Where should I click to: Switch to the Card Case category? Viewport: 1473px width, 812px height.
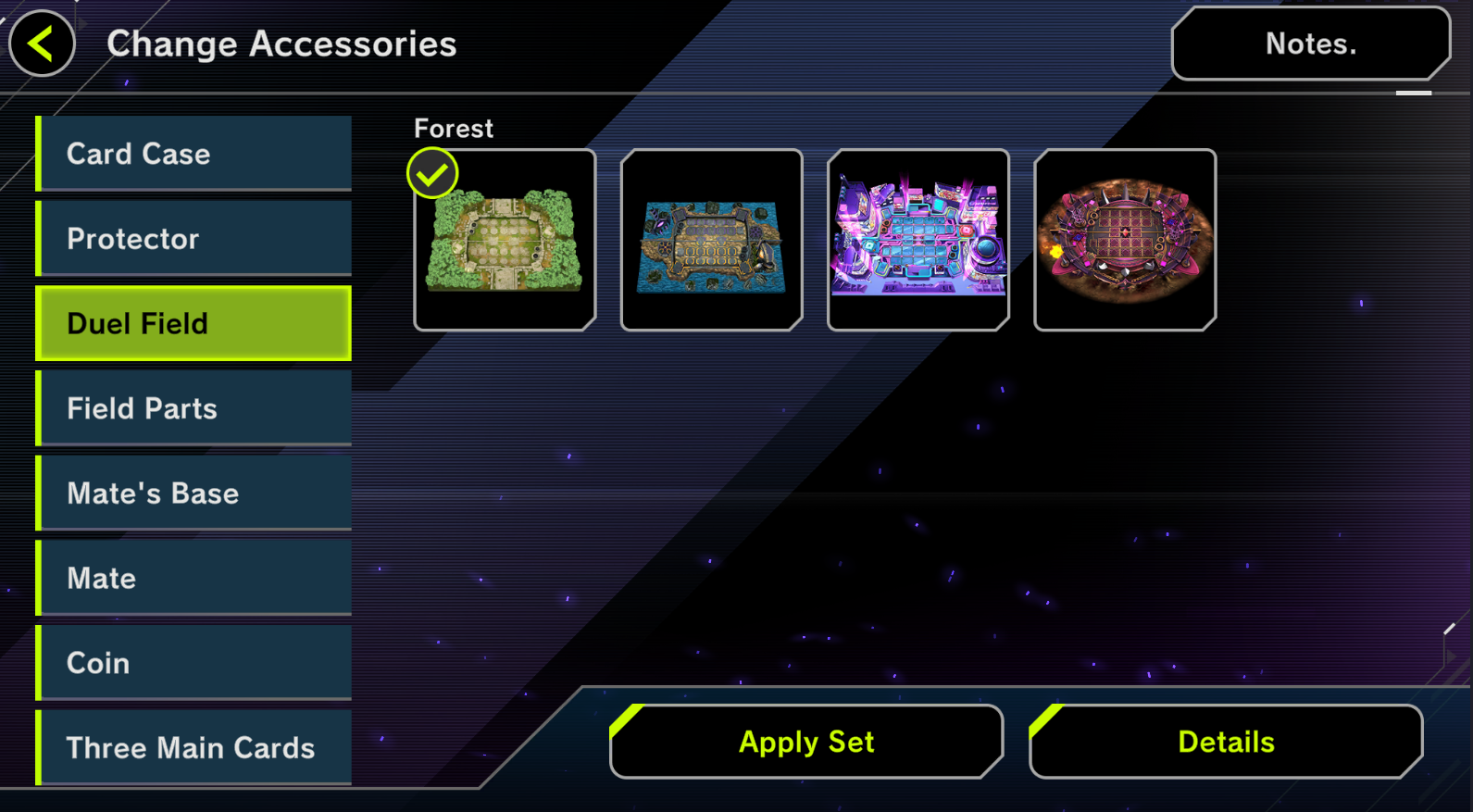click(x=194, y=154)
